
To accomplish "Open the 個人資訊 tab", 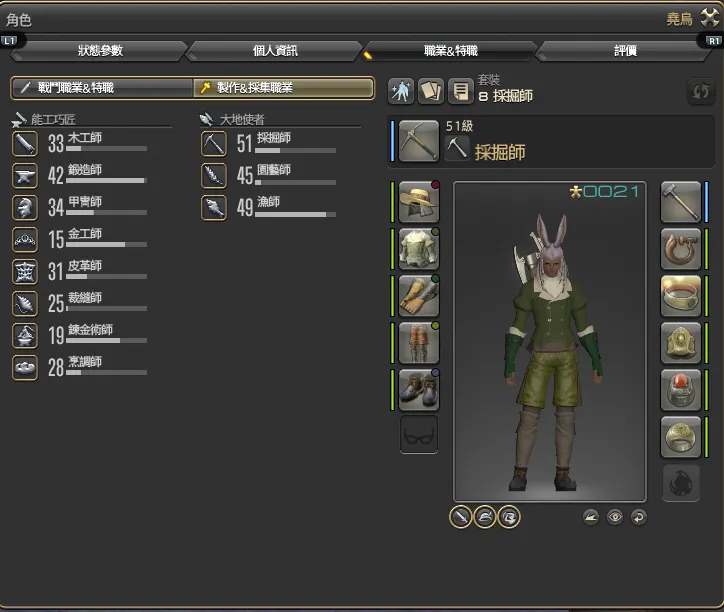I will 272,51.
